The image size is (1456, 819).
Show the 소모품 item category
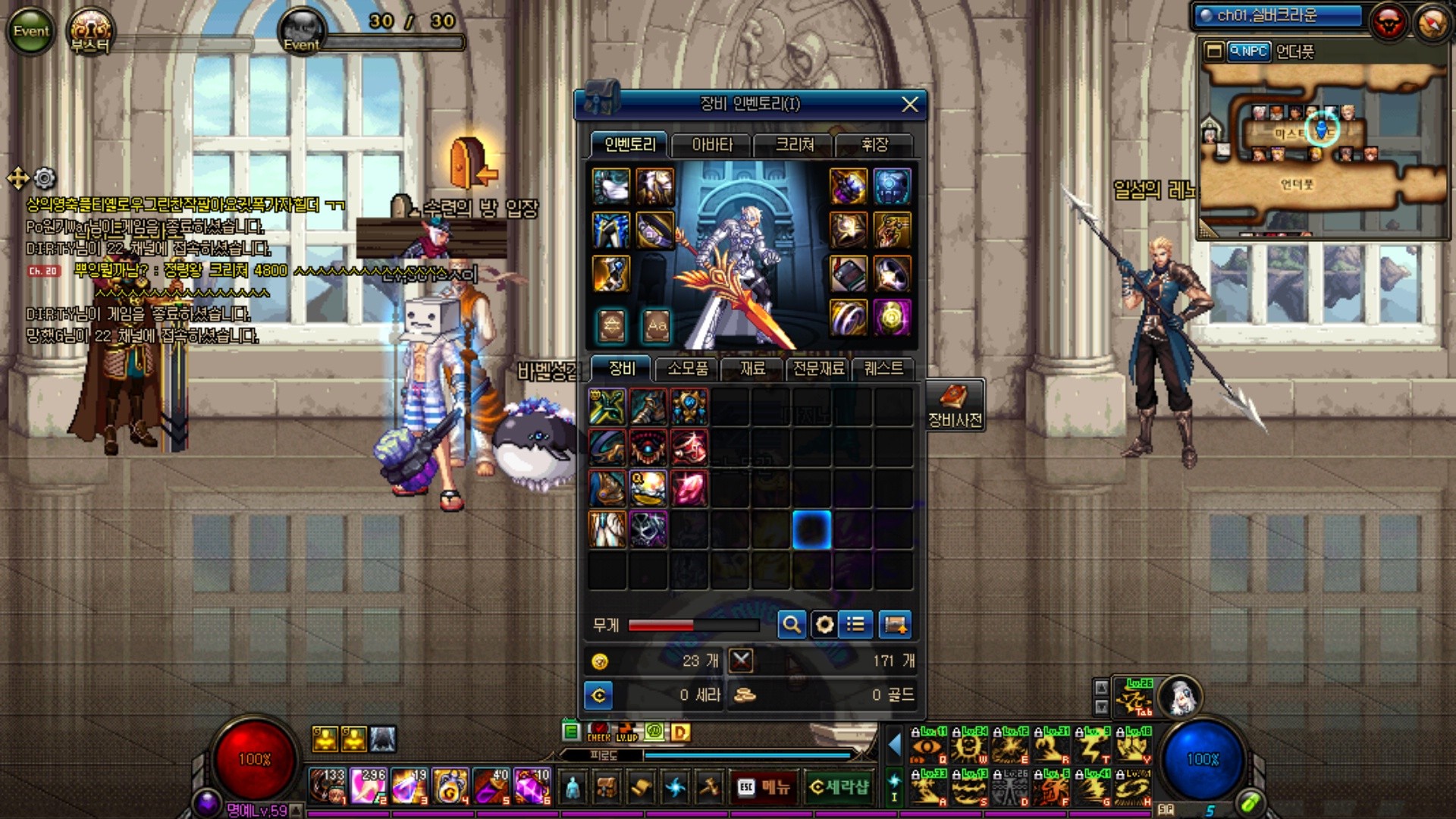point(687,369)
